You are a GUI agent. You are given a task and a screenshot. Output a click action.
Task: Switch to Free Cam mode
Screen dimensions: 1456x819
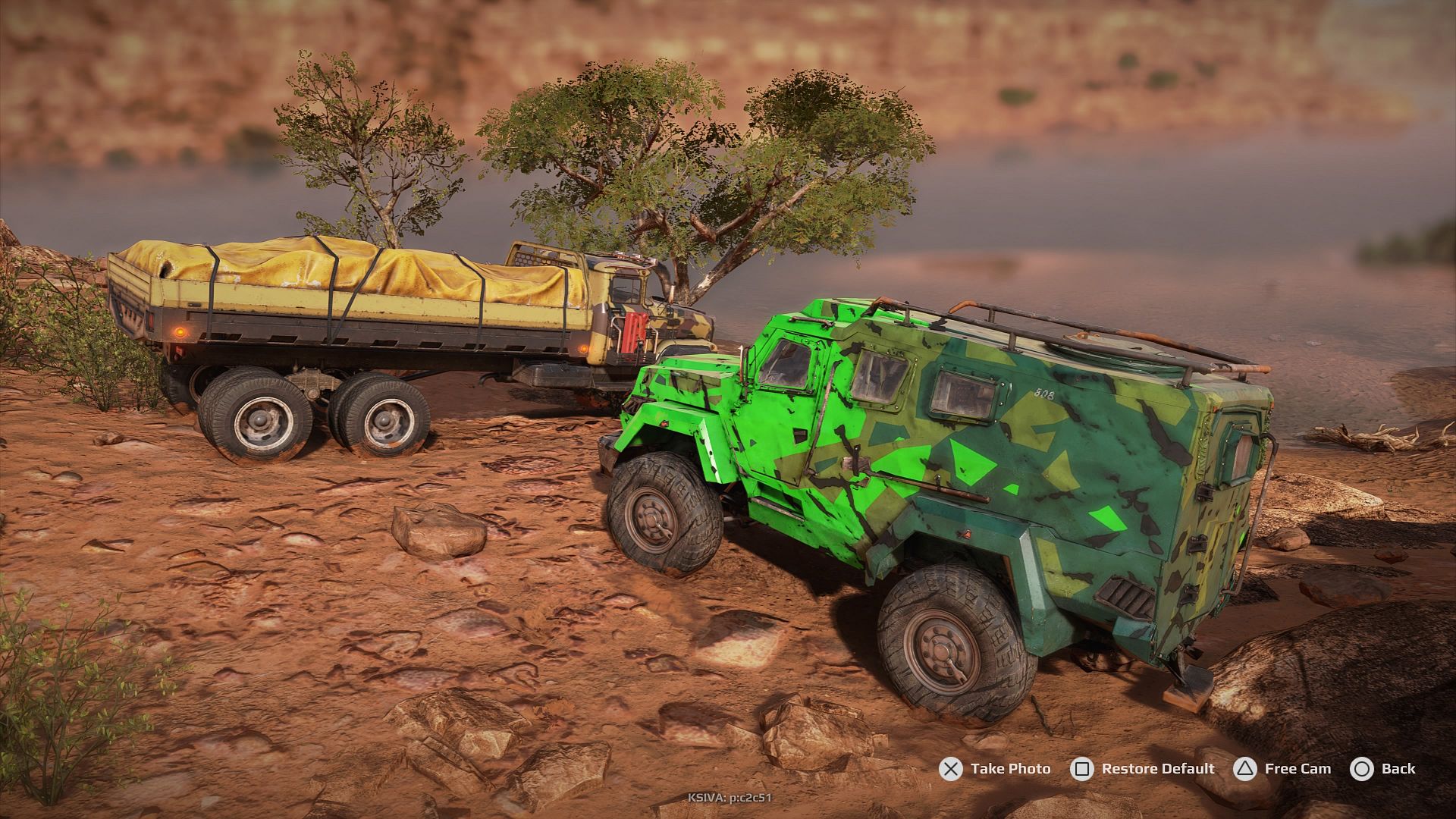pos(1282,769)
